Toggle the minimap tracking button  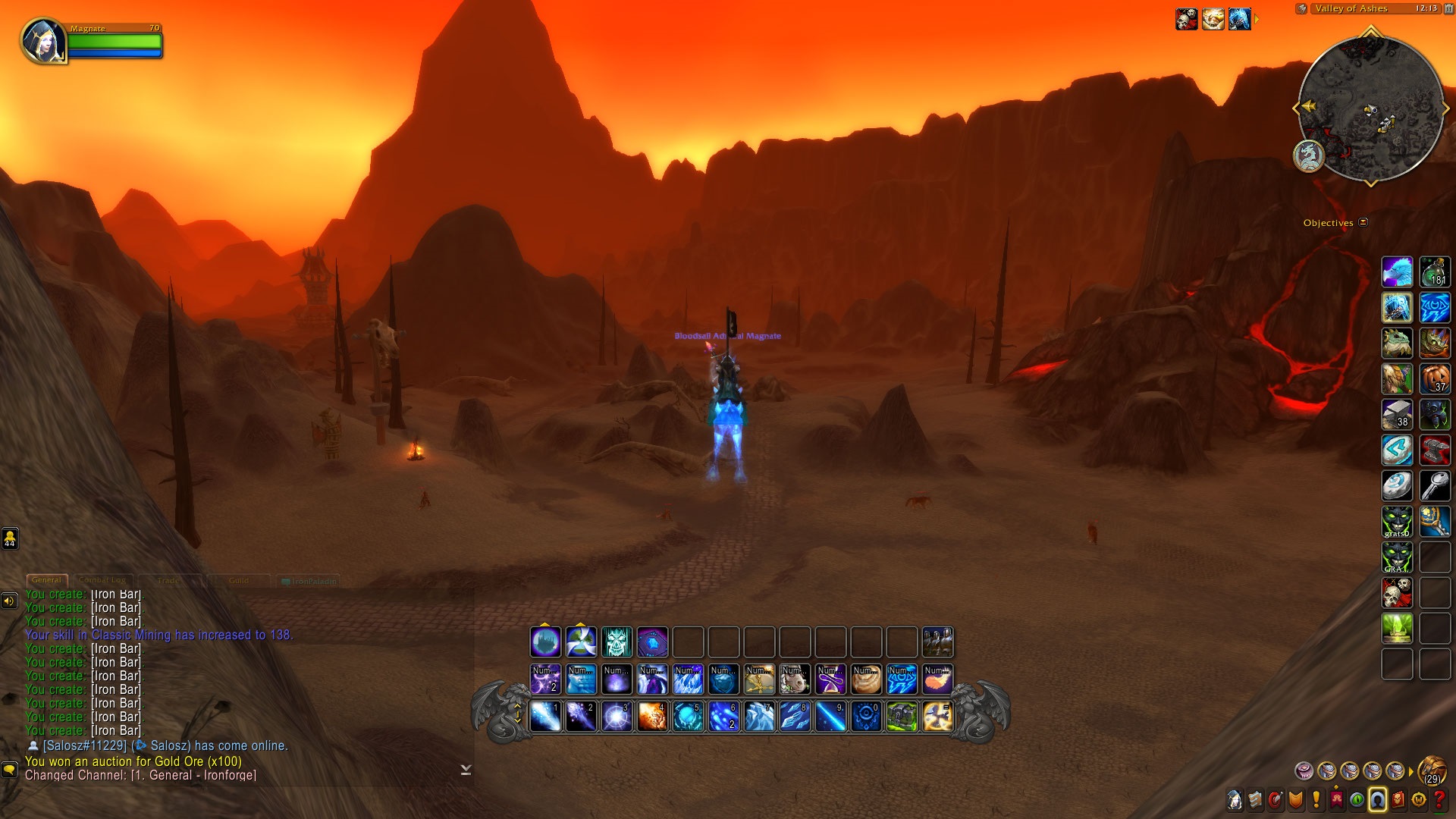coord(1301,9)
